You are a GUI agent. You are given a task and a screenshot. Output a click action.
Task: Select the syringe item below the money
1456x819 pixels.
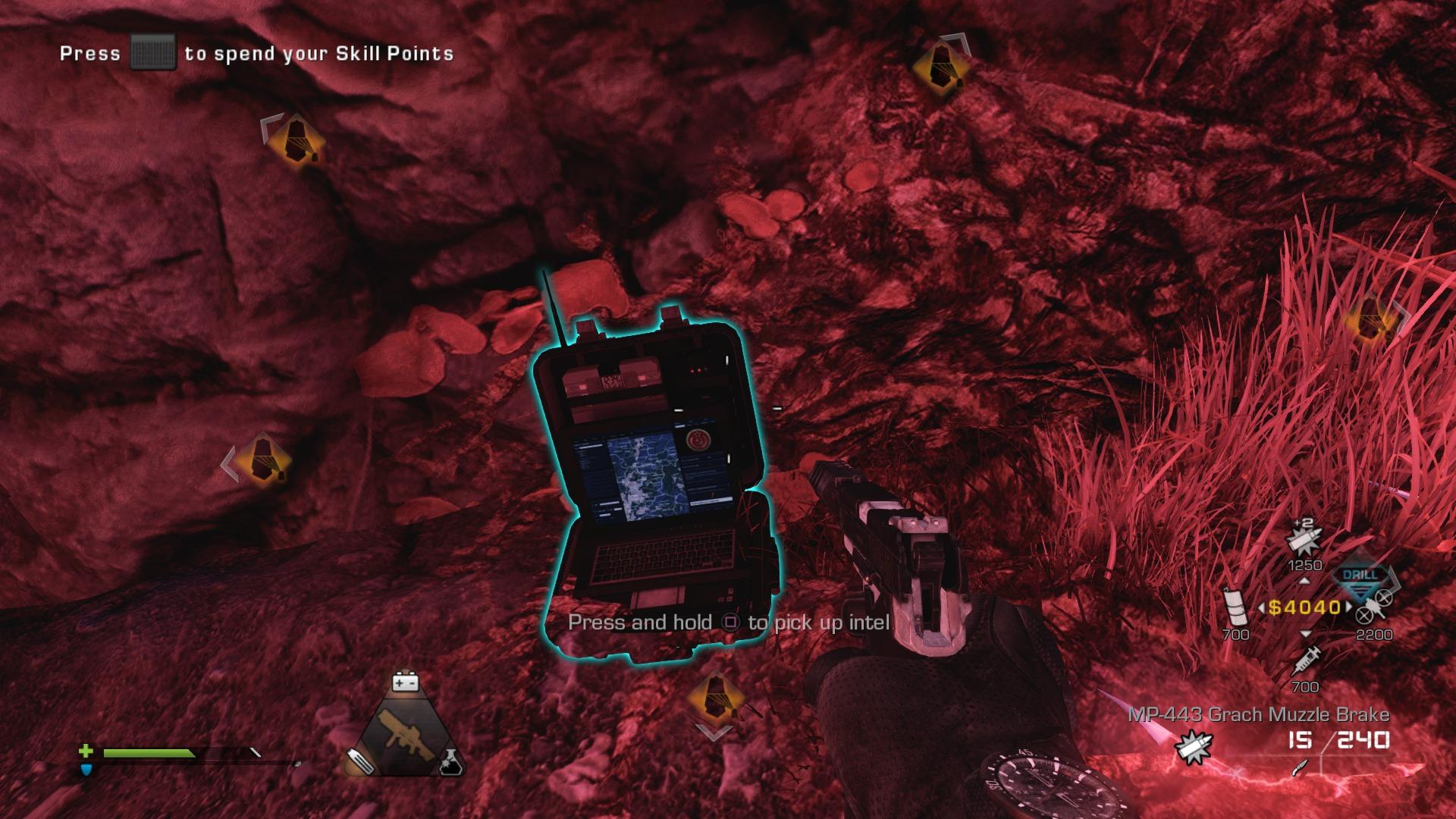coord(1304,661)
